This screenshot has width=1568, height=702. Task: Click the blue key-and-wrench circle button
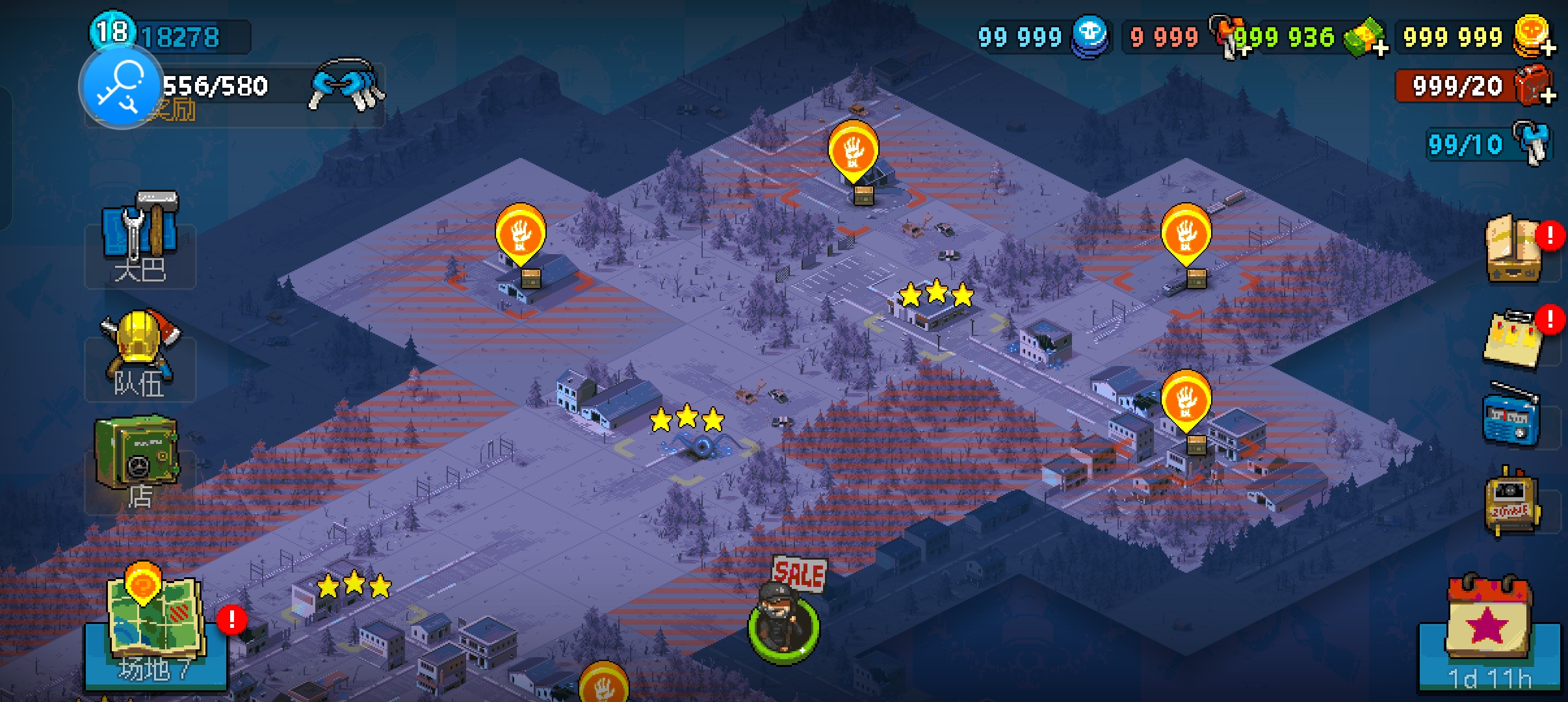click(x=121, y=87)
